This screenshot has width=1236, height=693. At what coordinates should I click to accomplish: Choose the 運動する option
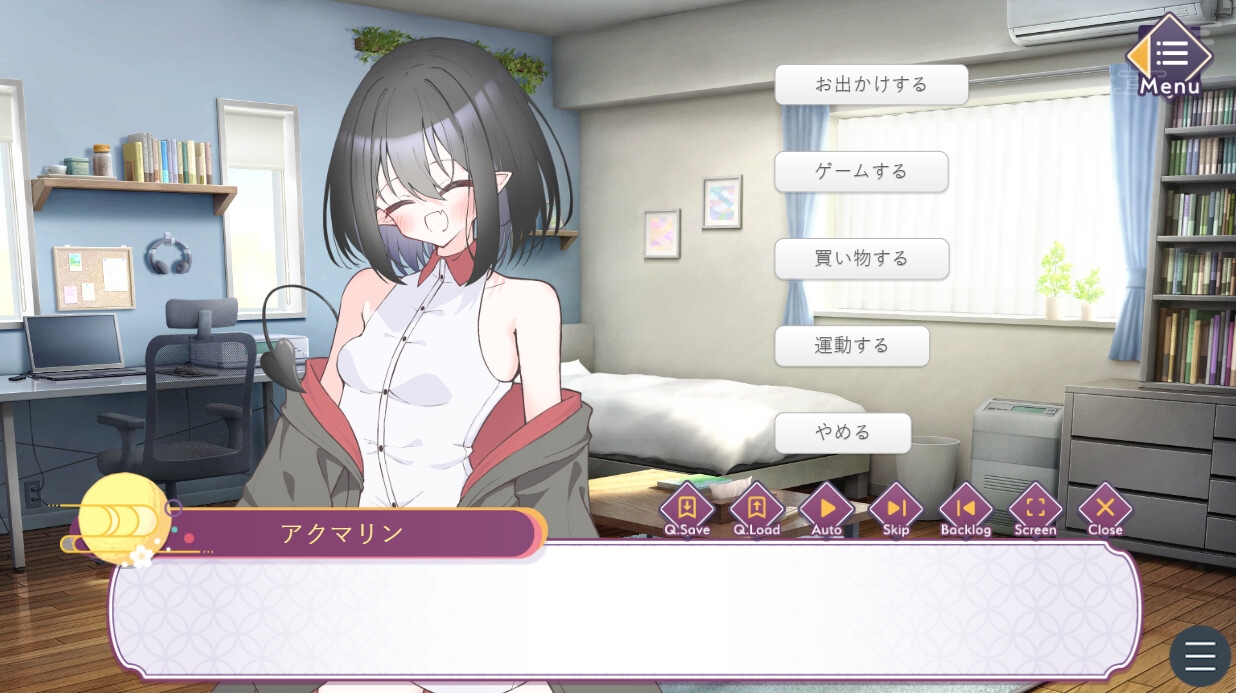[x=851, y=346]
